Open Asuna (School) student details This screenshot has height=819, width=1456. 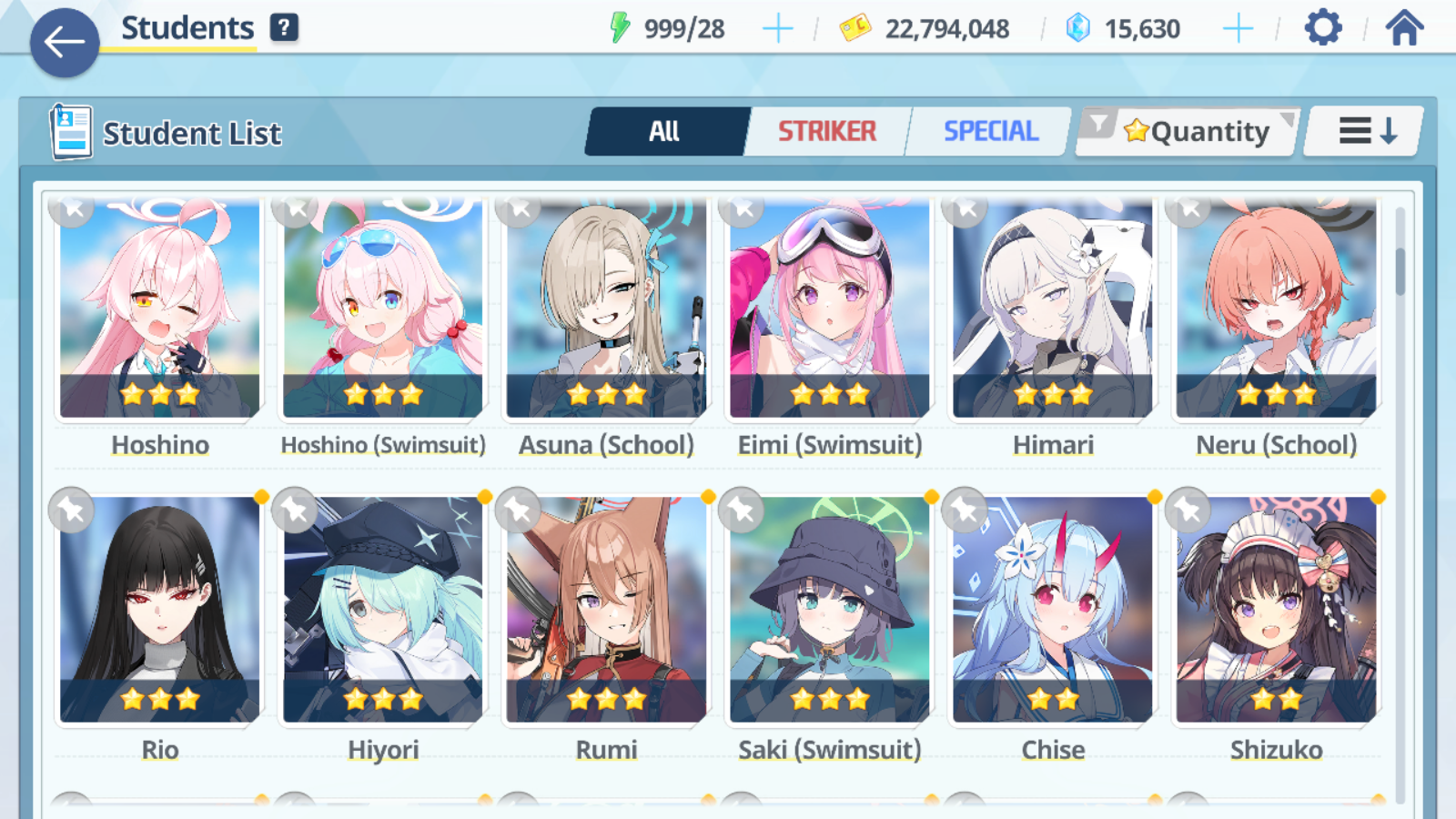[x=606, y=309]
